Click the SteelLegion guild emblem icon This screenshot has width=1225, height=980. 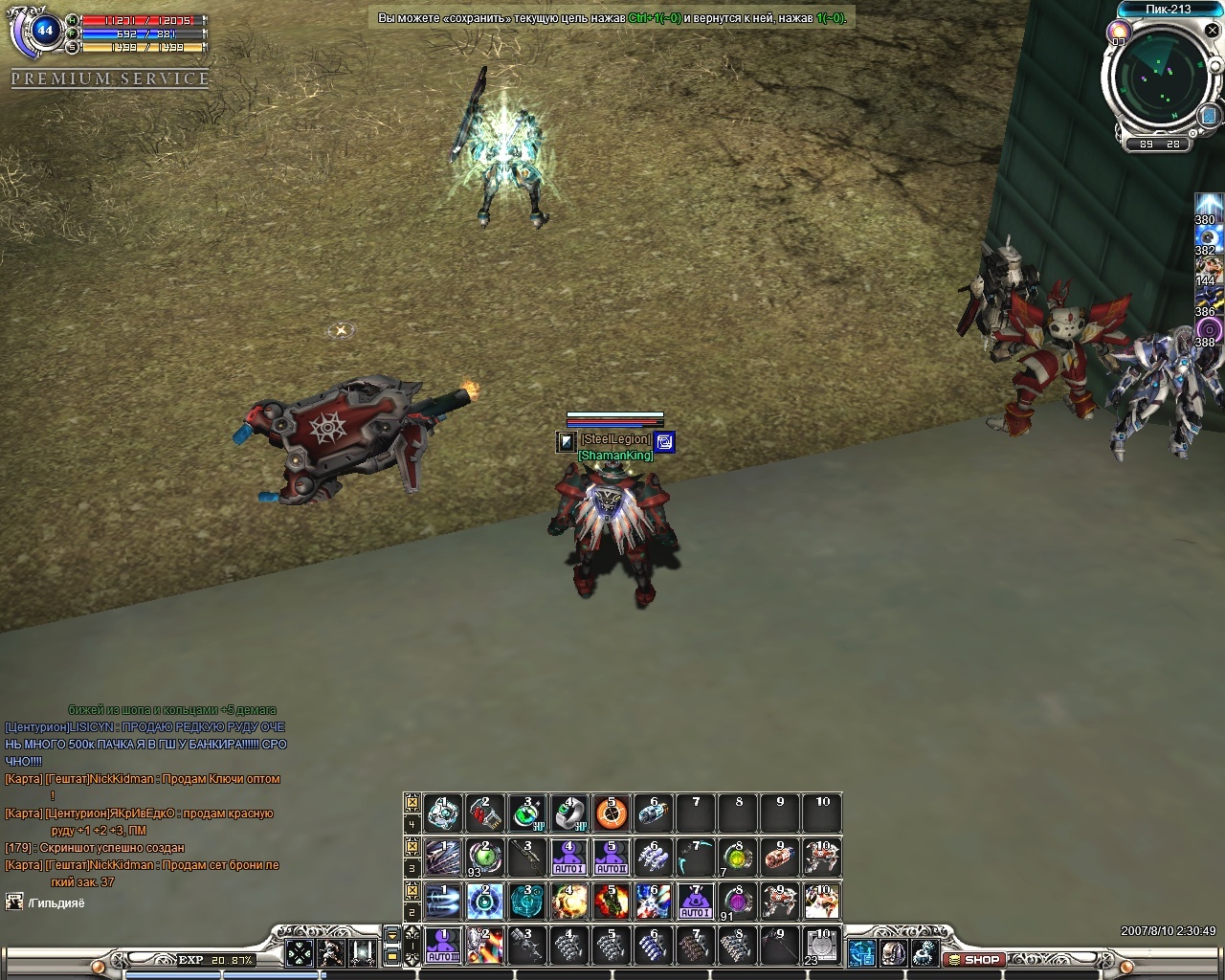pos(568,441)
